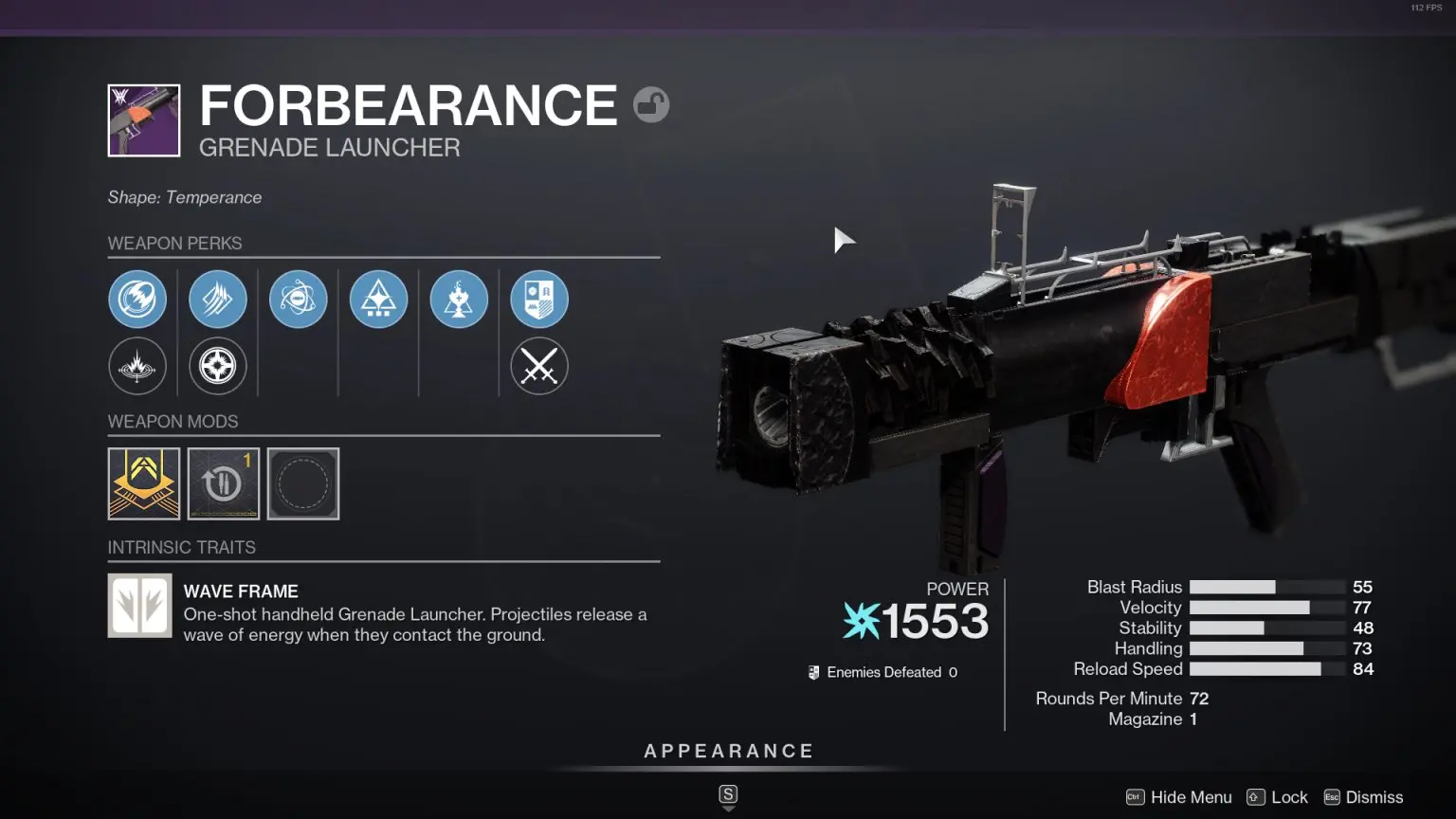This screenshot has width=1456, height=819.
Task: Select the Chain Reaction trait icon
Action: [x=378, y=299]
